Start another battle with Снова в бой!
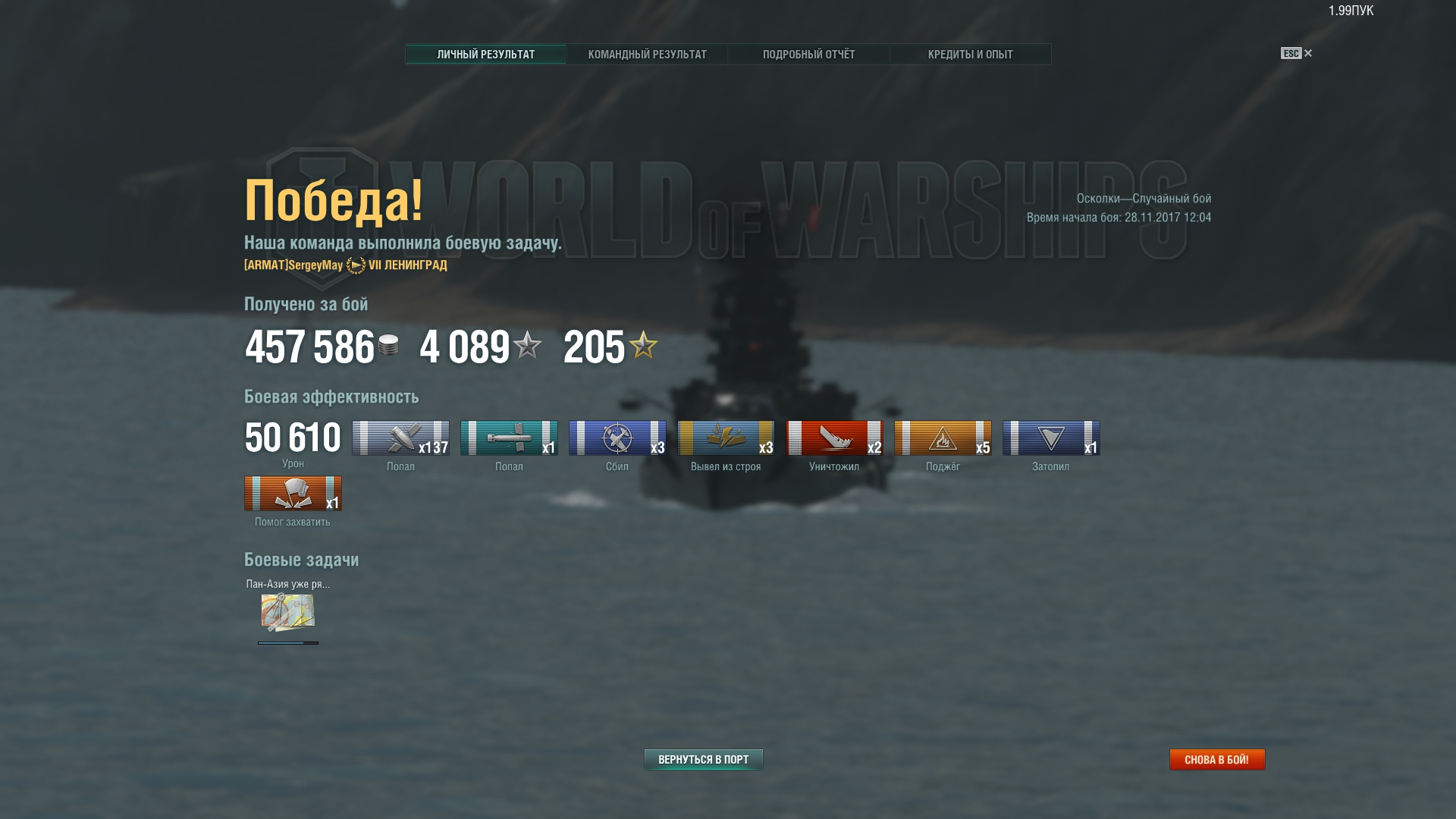This screenshot has width=1456, height=819. click(1216, 759)
